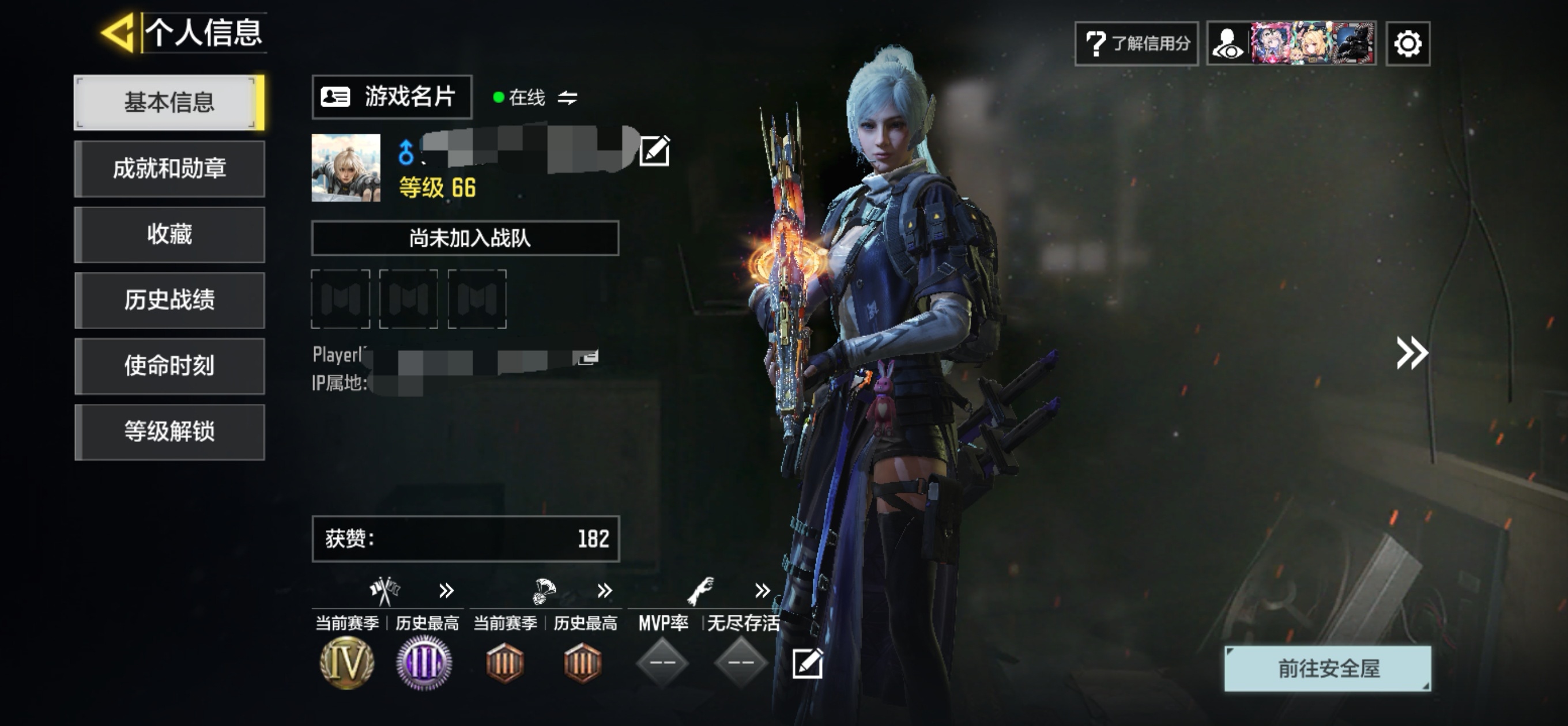1568x726 pixels.
Task: Go back using the yellow arrow
Action: tap(117, 32)
